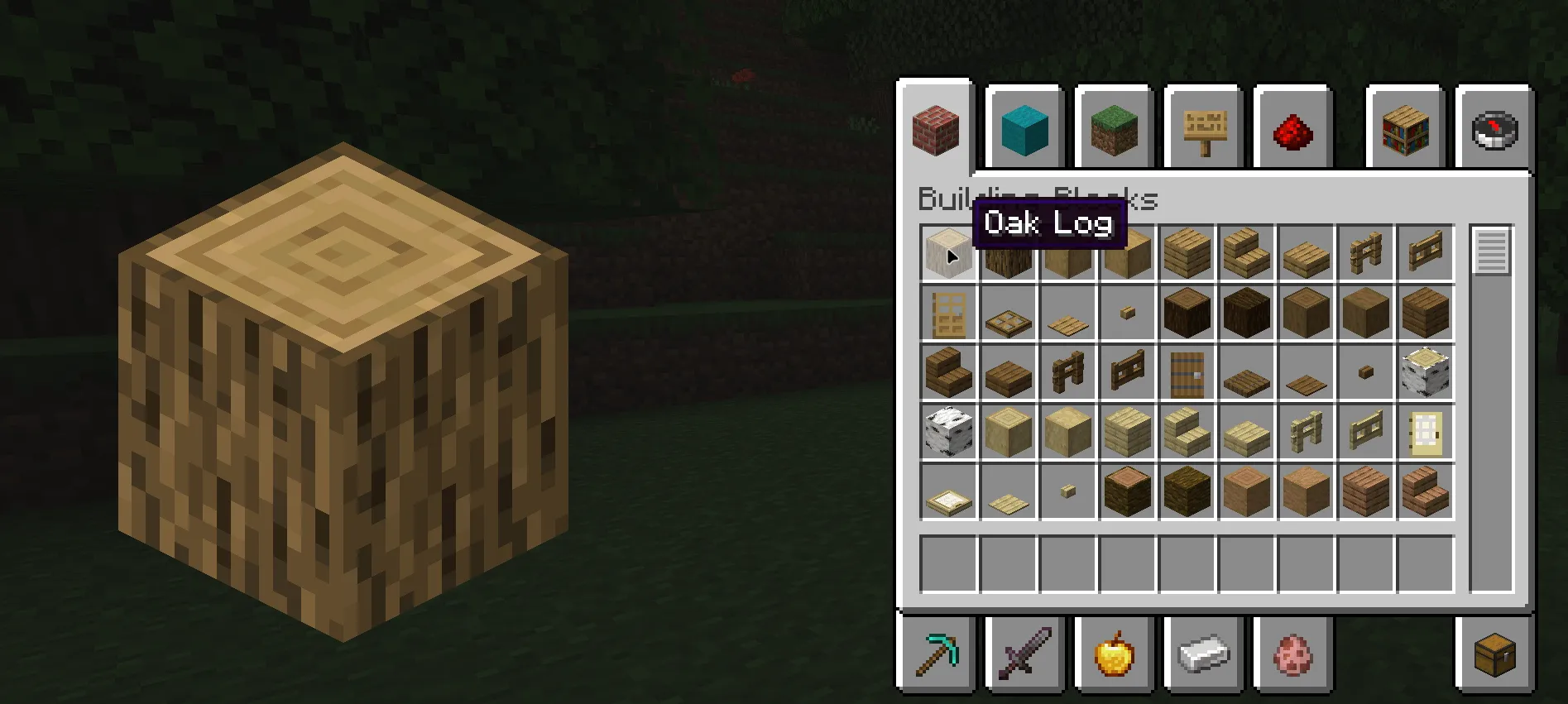Viewport: 1568px width, 704px height.
Task: Select the oak fence item
Action: [x=1366, y=252]
